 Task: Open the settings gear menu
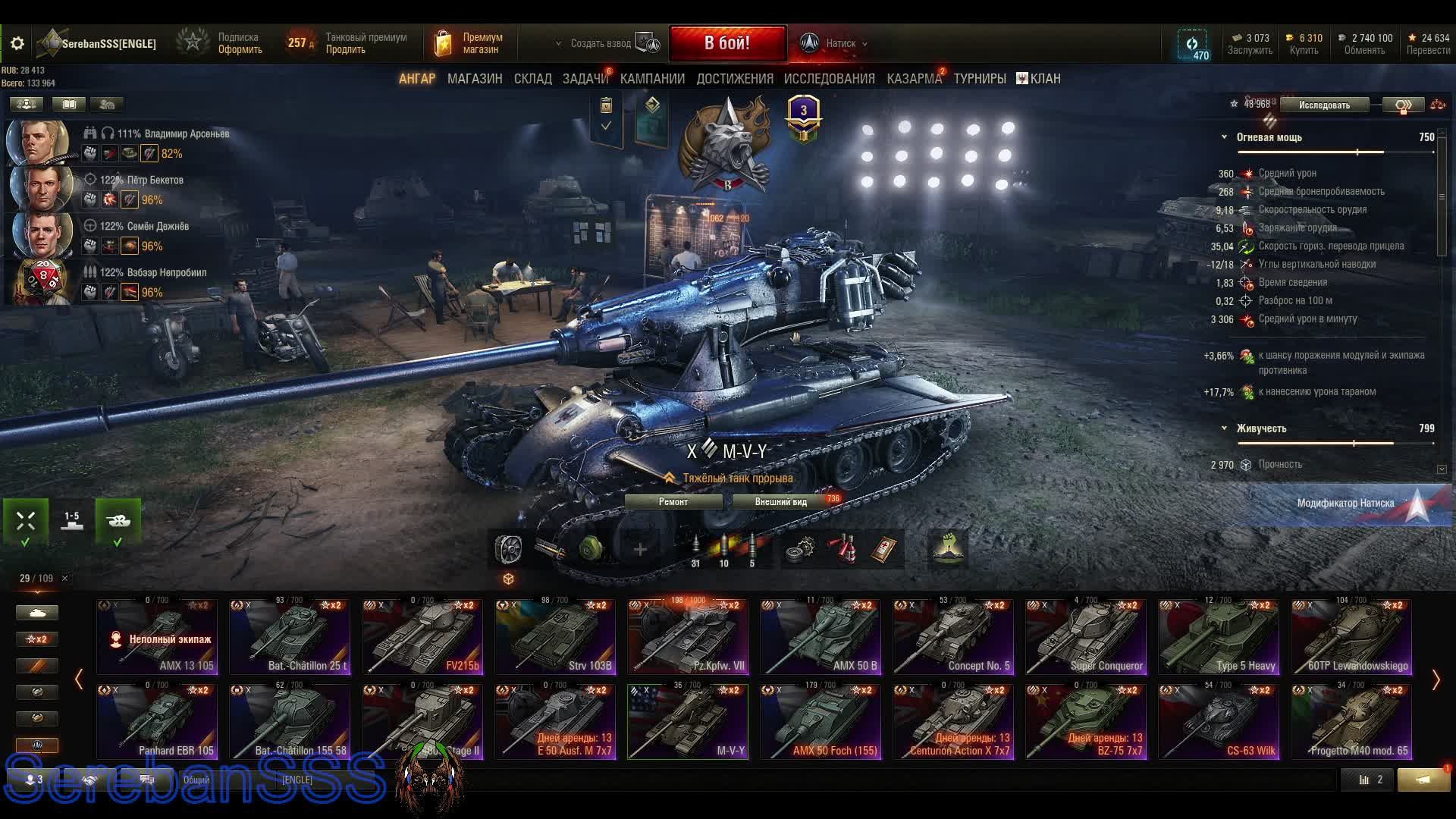click(x=17, y=43)
